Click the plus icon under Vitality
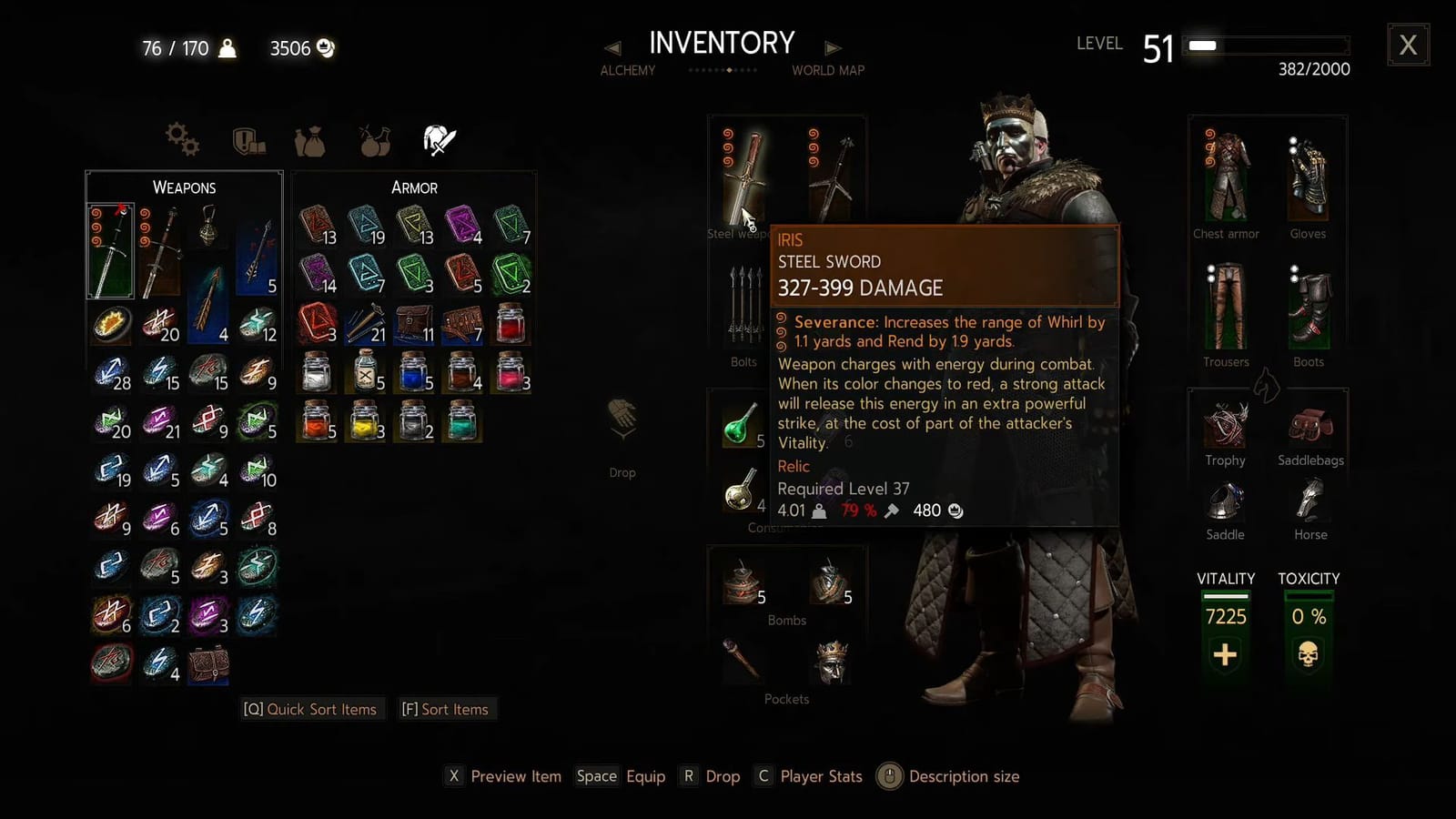 tap(1225, 653)
